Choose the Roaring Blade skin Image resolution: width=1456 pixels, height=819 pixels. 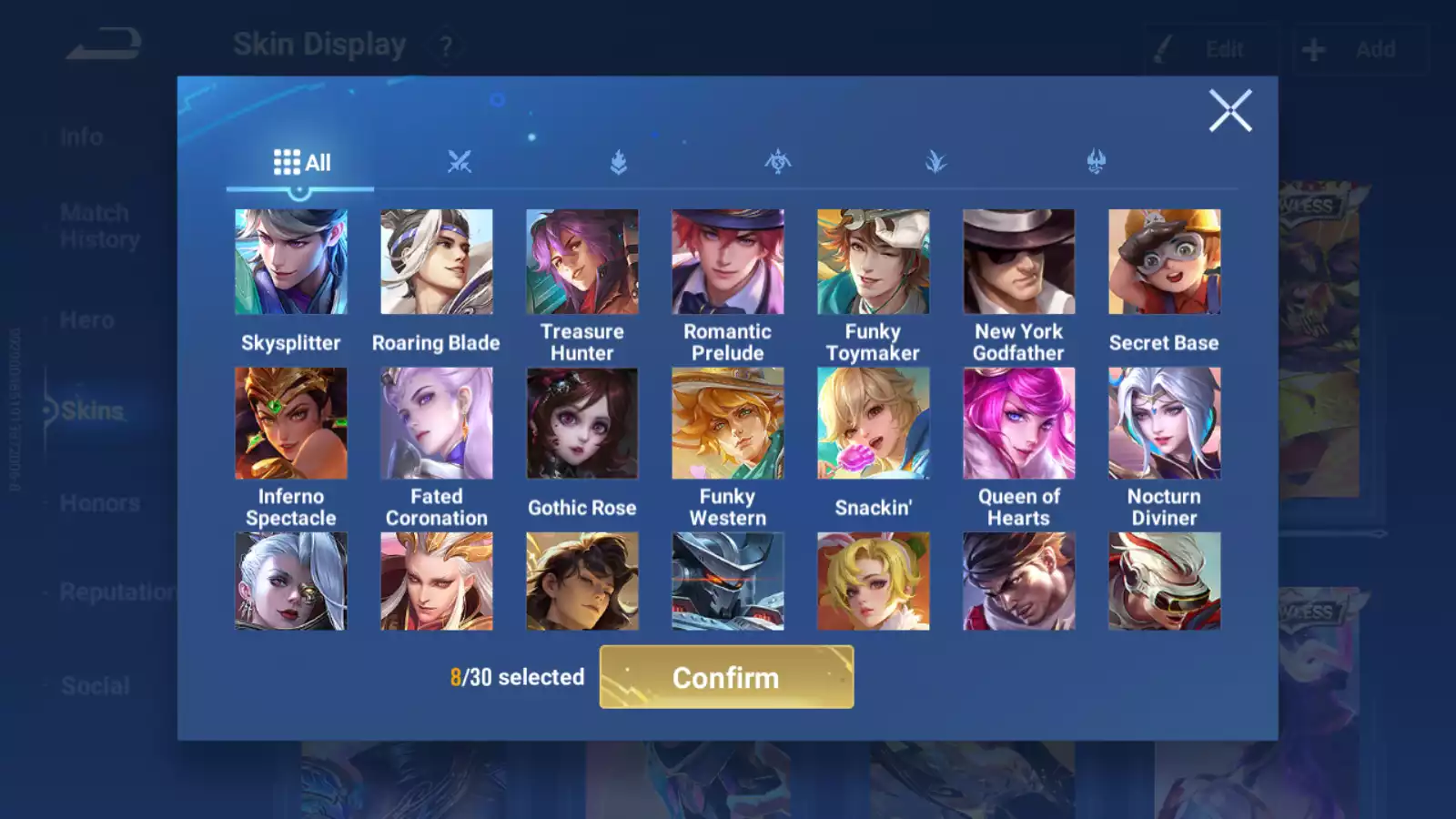coord(437,262)
